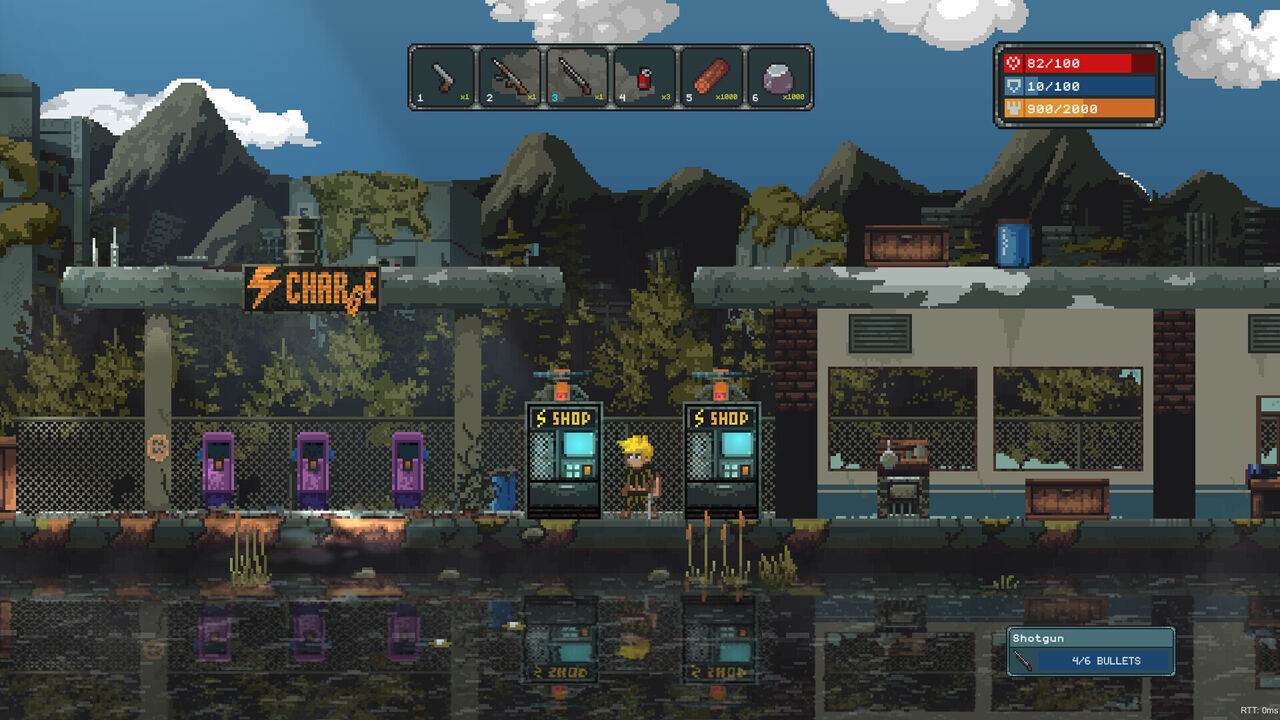Viewport: 1280px width, 720px height.
Task: Click the crown icon on the currency bar
Action: pyautogui.click(x=1013, y=109)
